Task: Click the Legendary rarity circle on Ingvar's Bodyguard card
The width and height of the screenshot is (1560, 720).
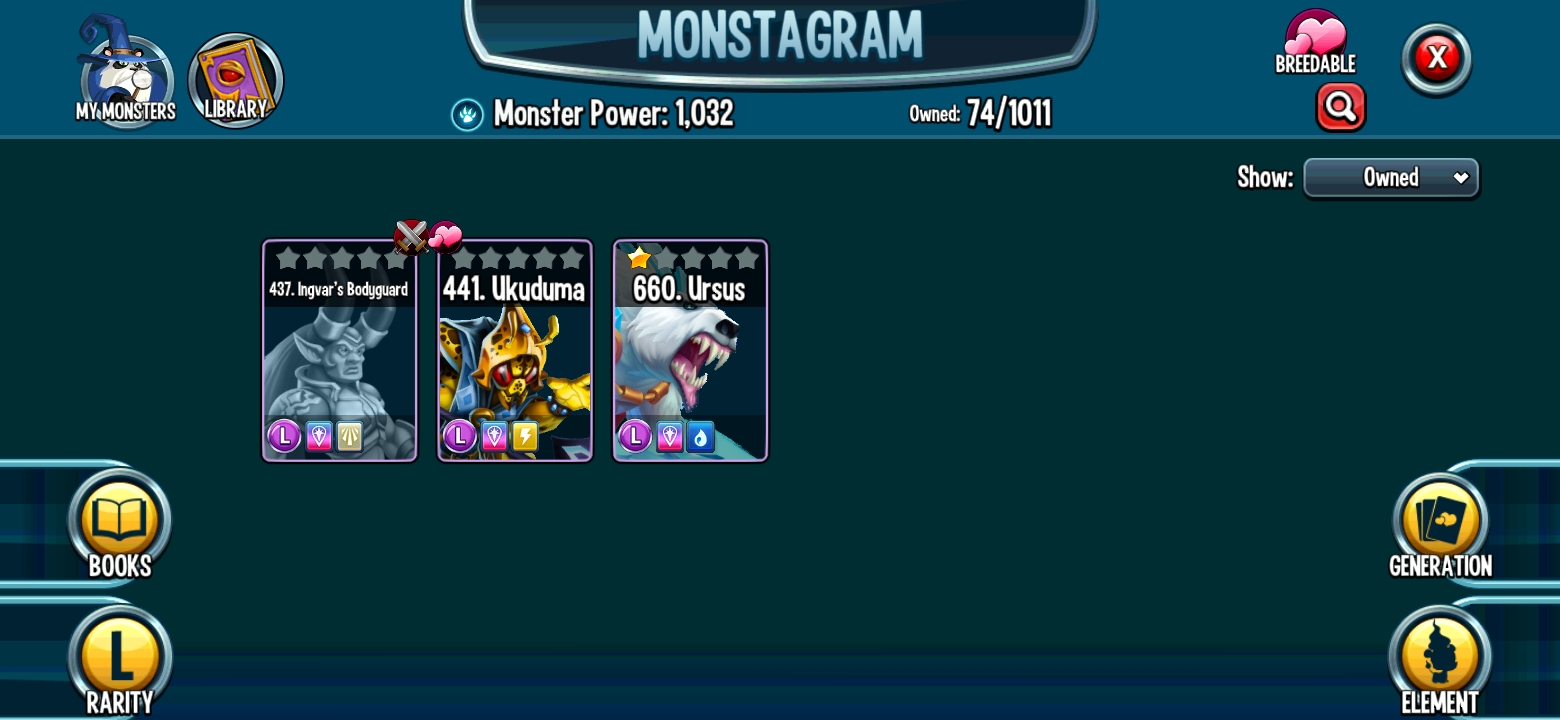Action: click(283, 436)
